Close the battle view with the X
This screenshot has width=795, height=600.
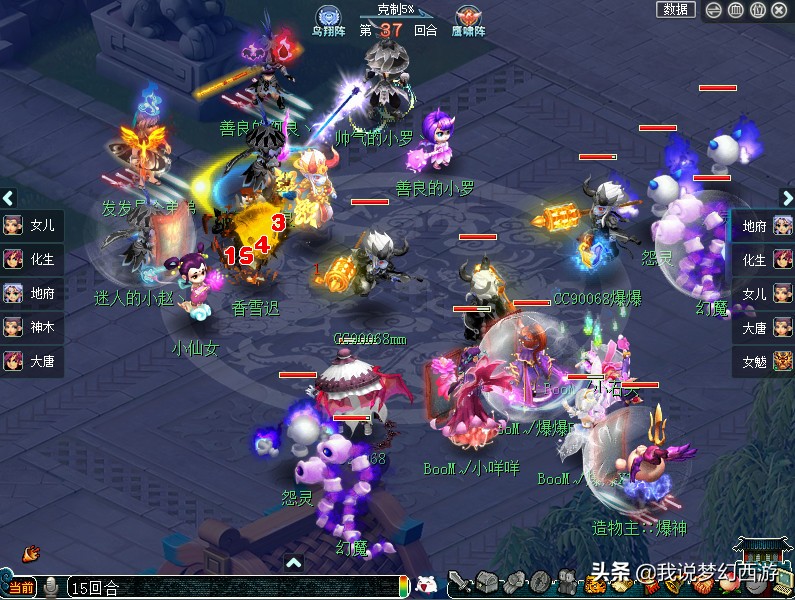point(780,10)
